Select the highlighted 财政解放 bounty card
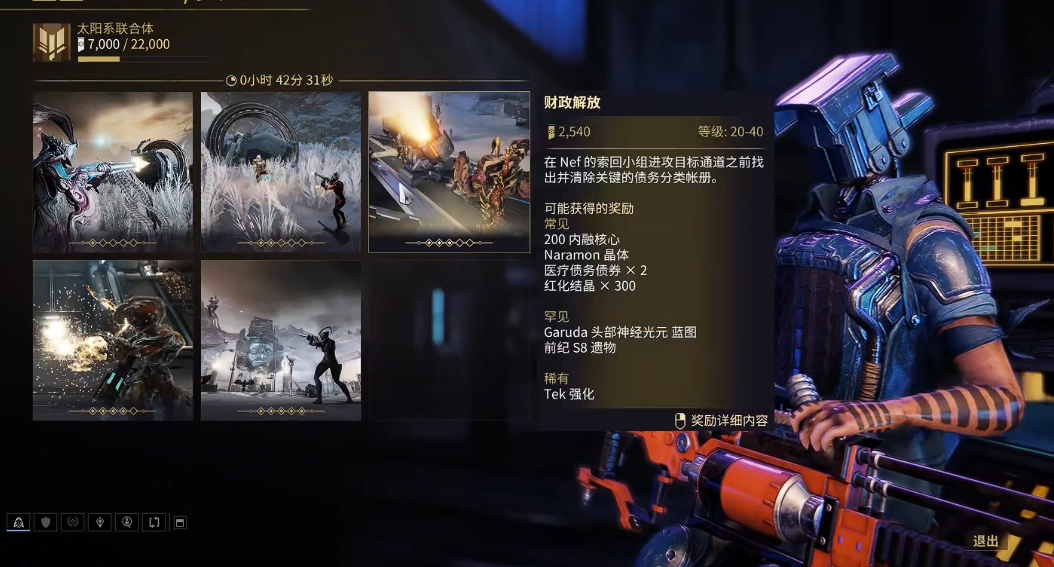The width and height of the screenshot is (1054, 567). click(449, 172)
